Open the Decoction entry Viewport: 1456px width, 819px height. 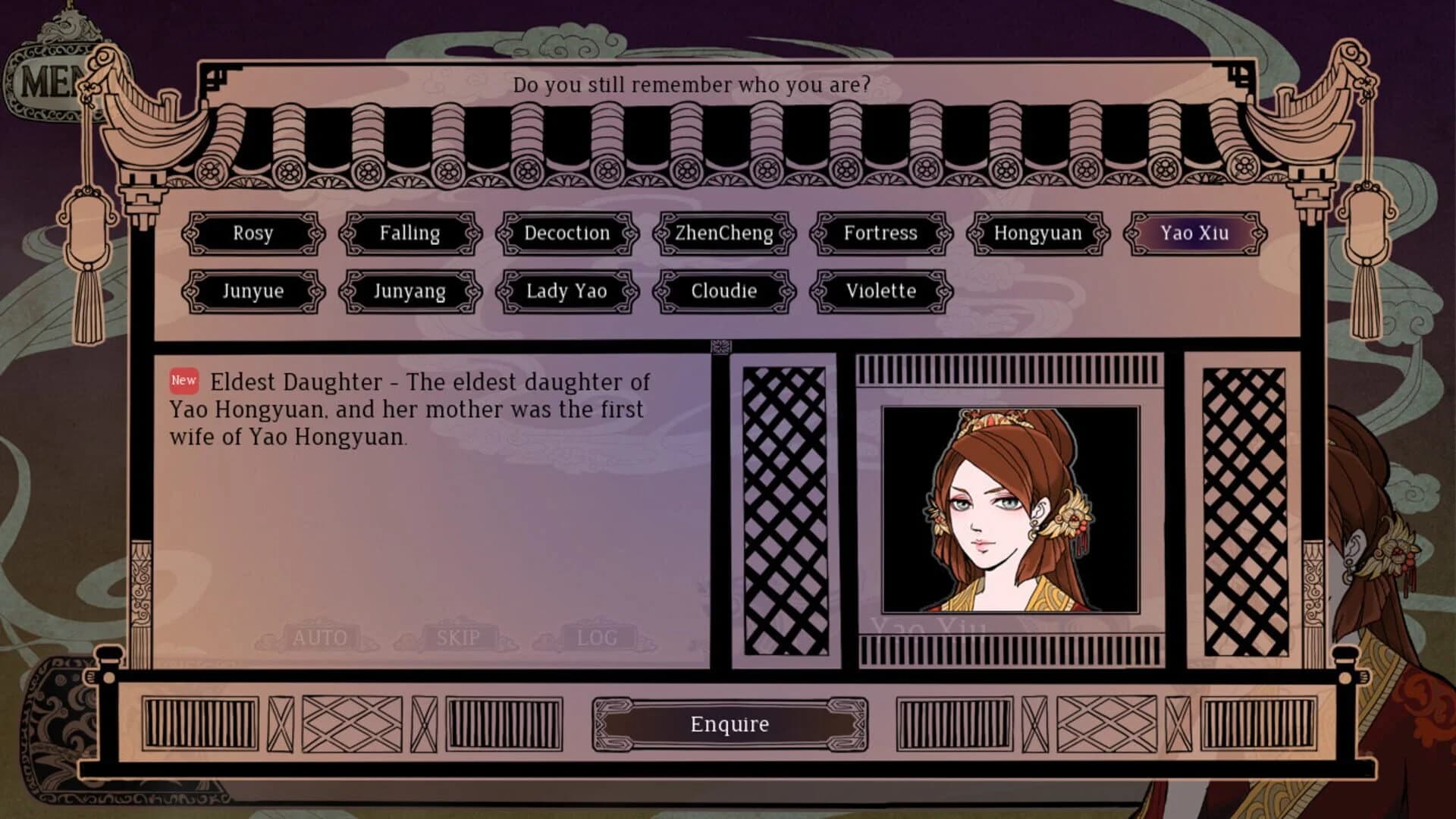(567, 234)
